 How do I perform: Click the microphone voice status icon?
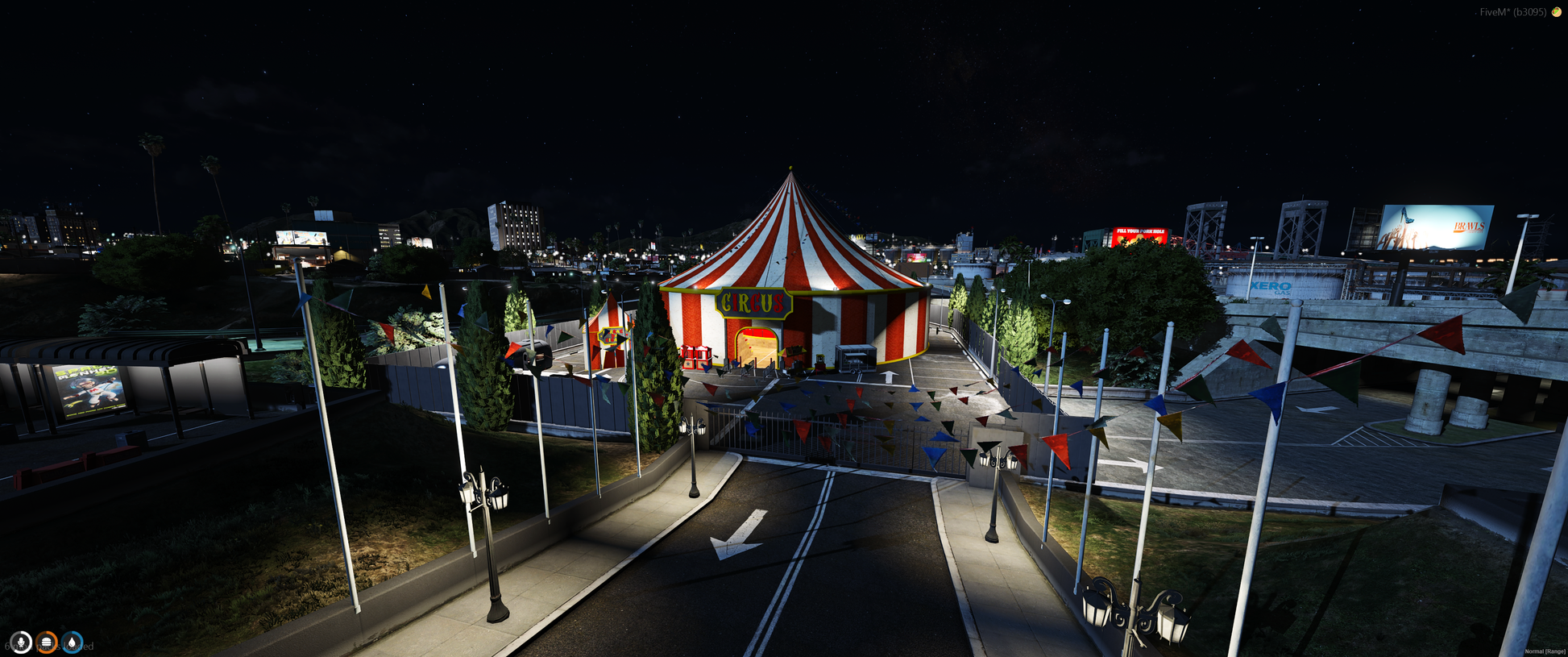click(x=21, y=642)
